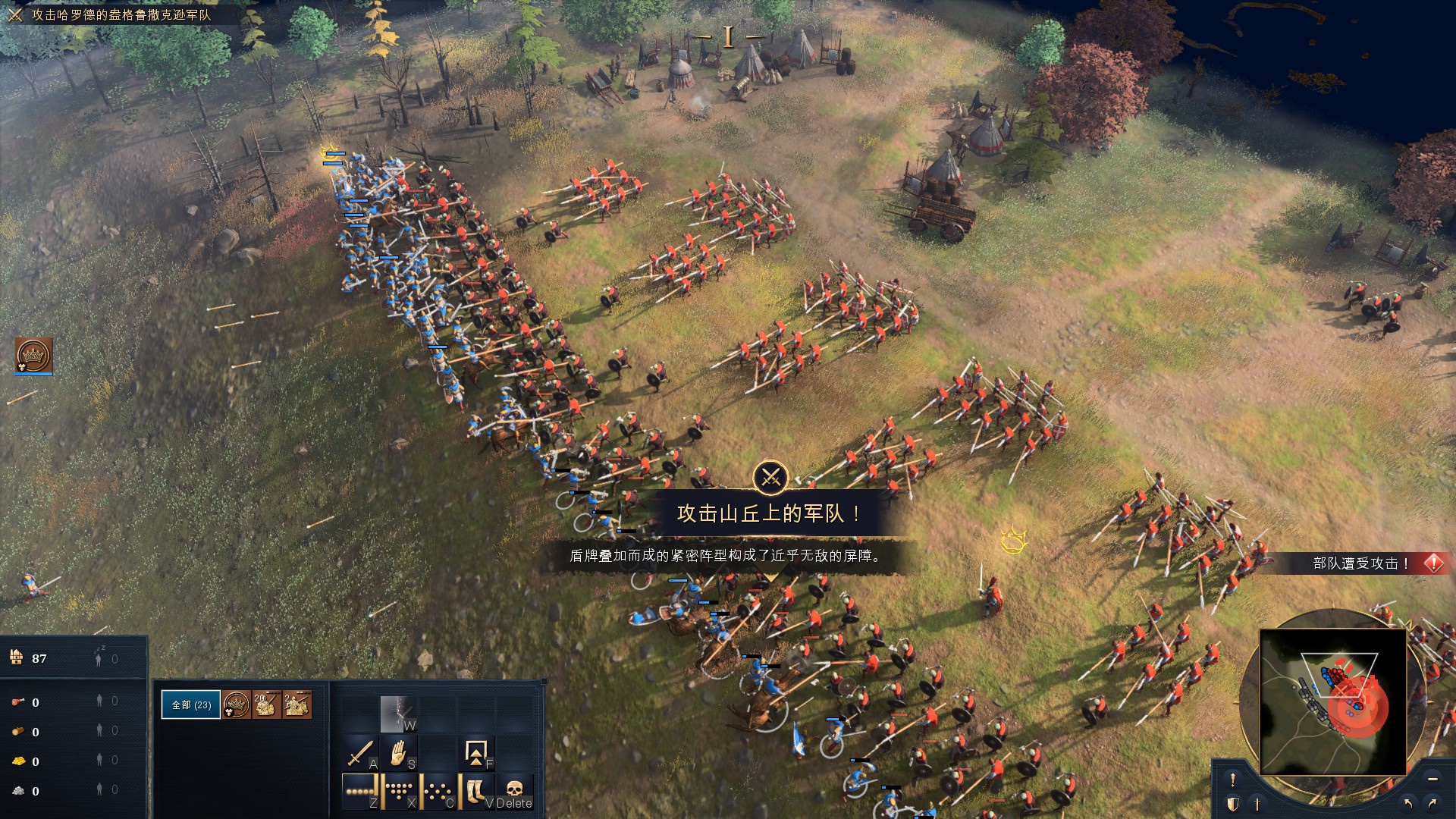1456x819 pixels.
Task: Click the flare exclamation icon above minimap controls
Action: tap(1233, 780)
